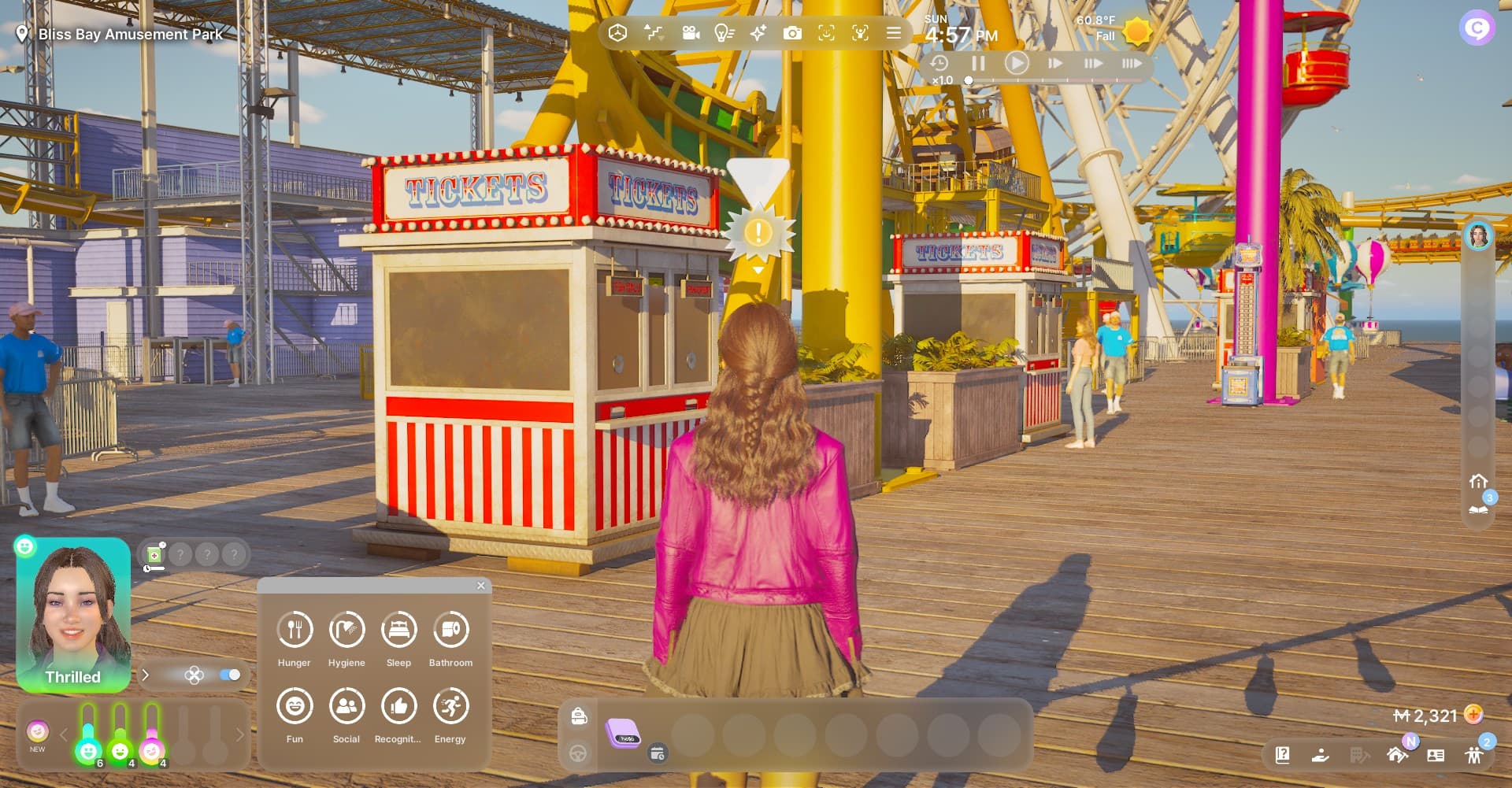Open the home house icon on sidebar
Viewport: 1512px width, 788px height.
point(1478,481)
